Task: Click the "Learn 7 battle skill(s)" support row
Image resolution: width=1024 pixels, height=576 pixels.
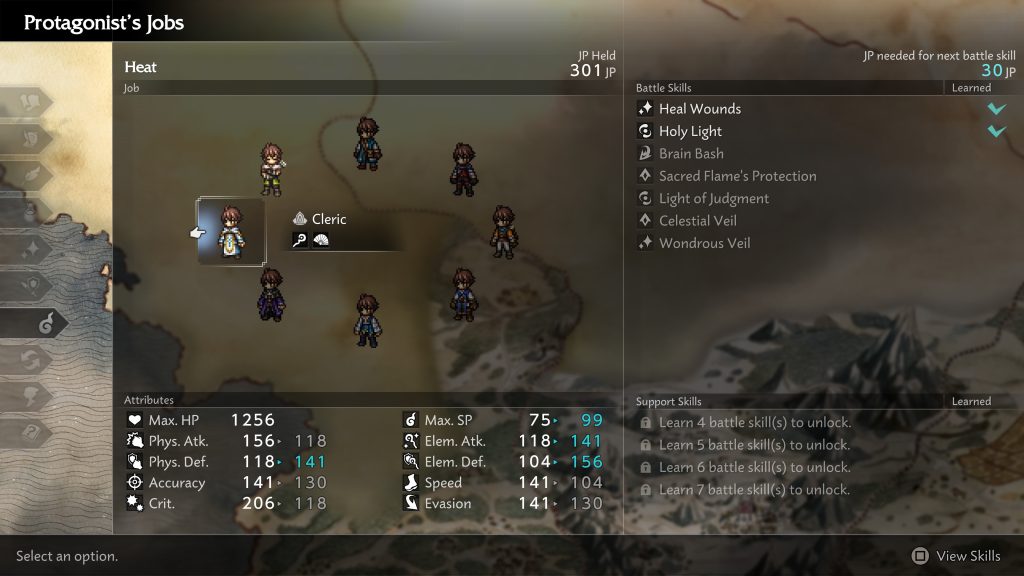Action: (x=754, y=490)
